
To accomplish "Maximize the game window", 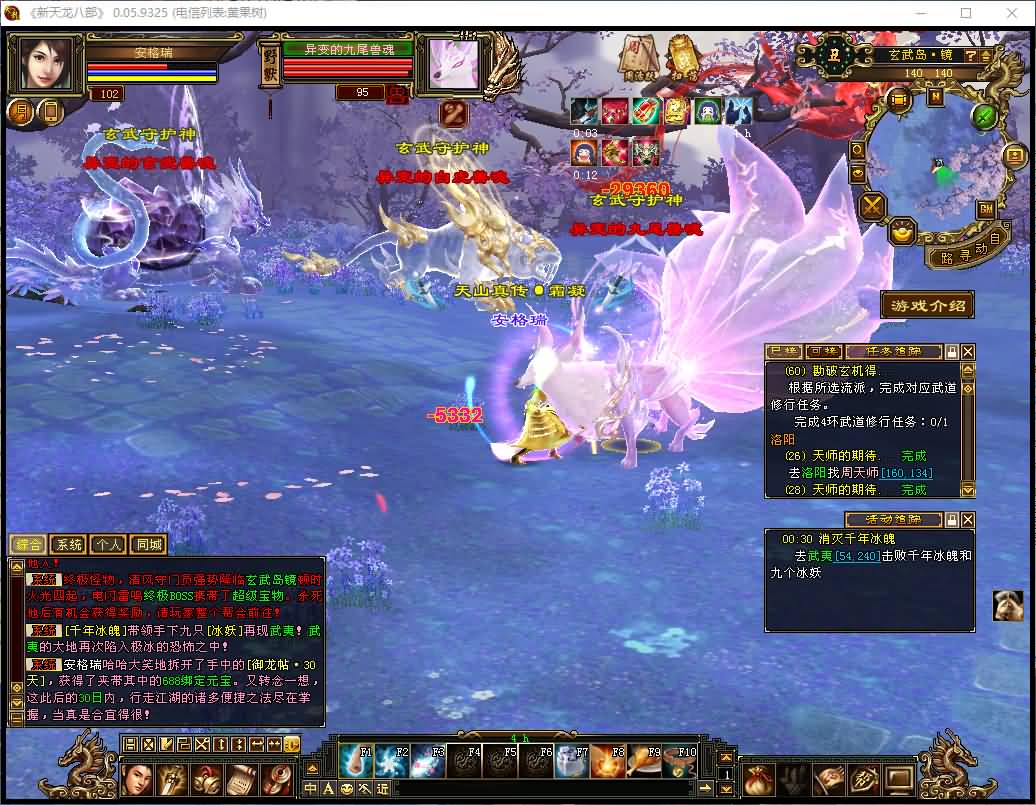I will coord(966,13).
